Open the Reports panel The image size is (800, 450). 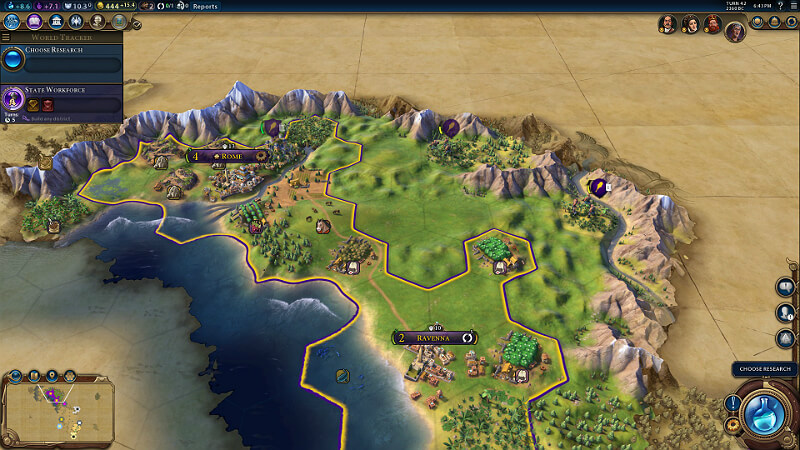coord(205,6)
